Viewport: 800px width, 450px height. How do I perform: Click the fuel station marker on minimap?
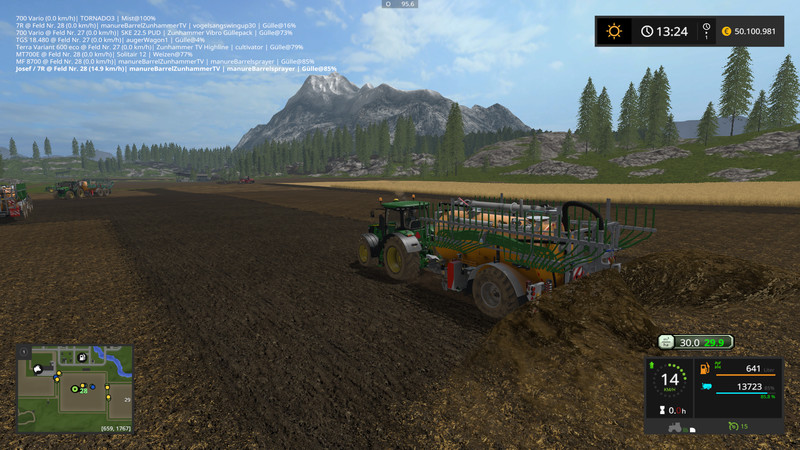(80, 357)
